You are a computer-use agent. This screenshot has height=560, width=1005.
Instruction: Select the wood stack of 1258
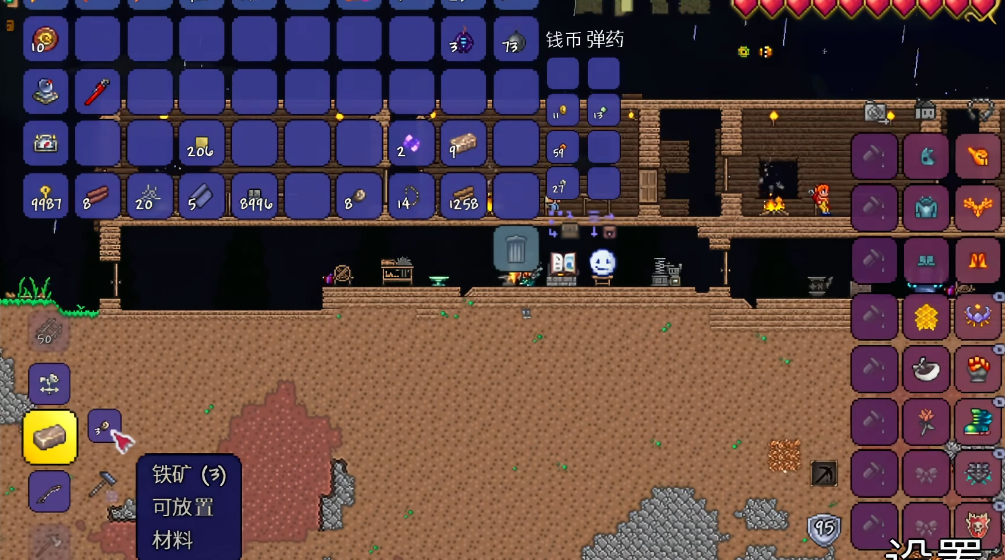tap(464, 196)
